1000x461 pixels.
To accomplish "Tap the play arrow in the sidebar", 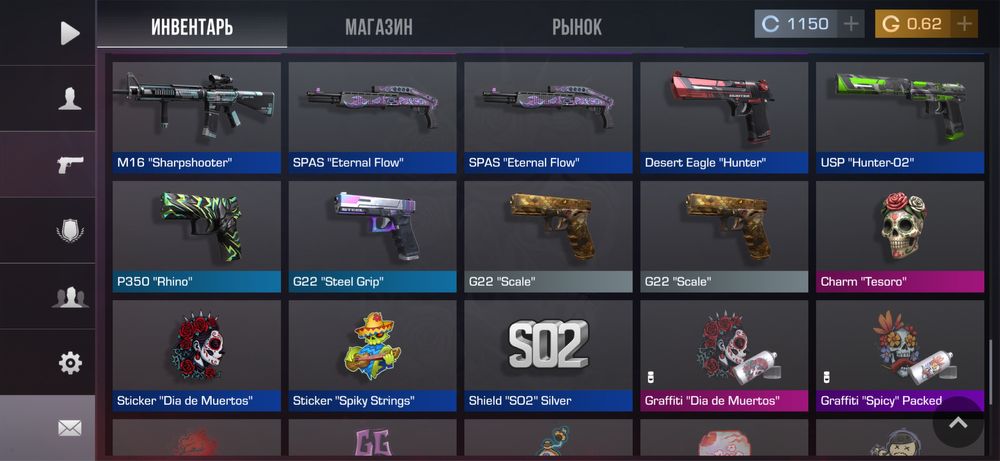I will (69, 33).
